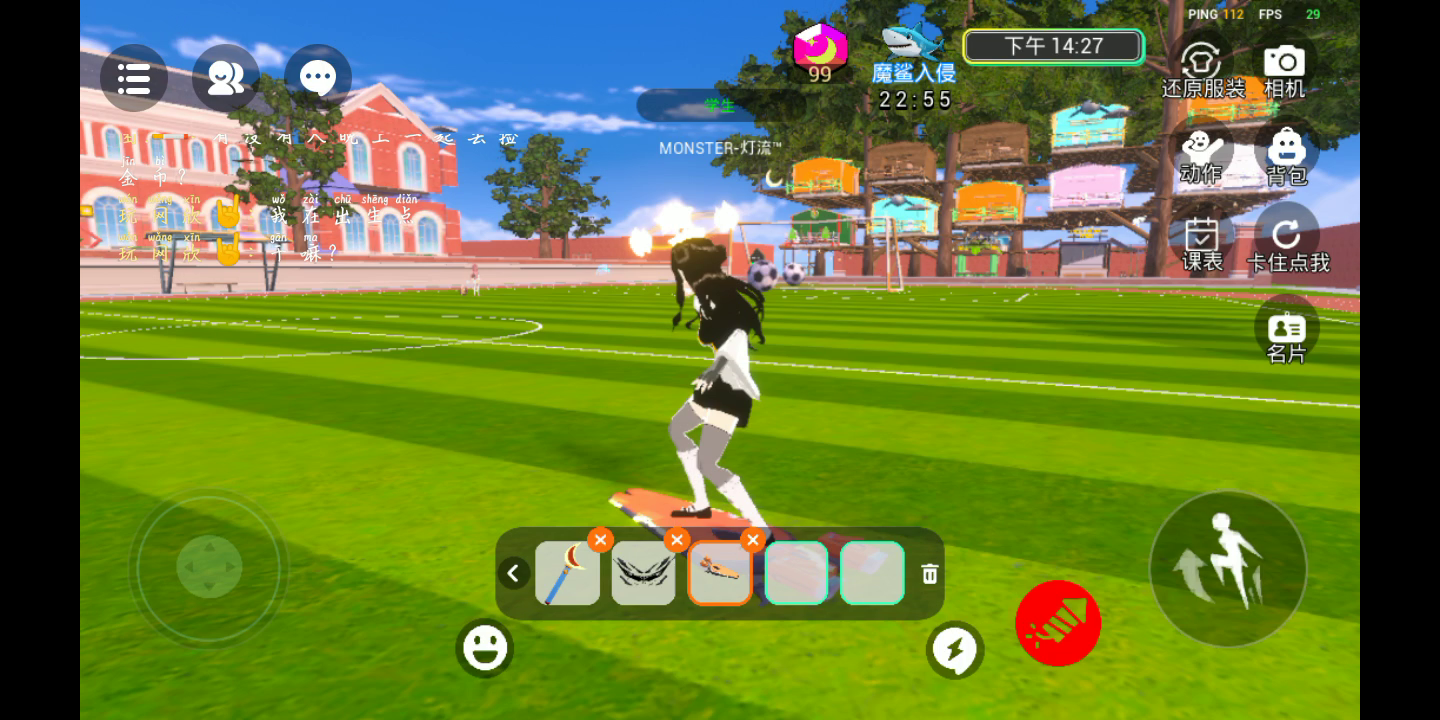Use the 卡住点我 unstuck button
This screenshot has width=1440, height=720.
1287,243
